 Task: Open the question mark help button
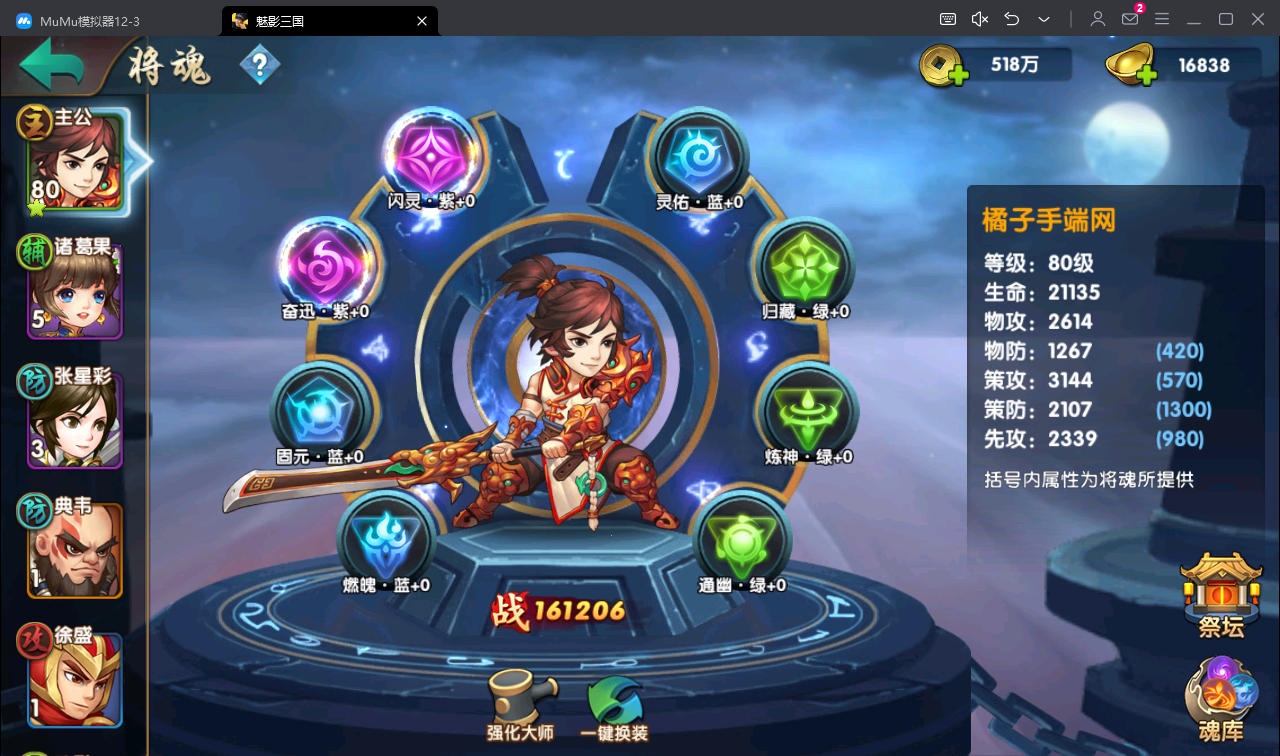(x=260, y=67)
